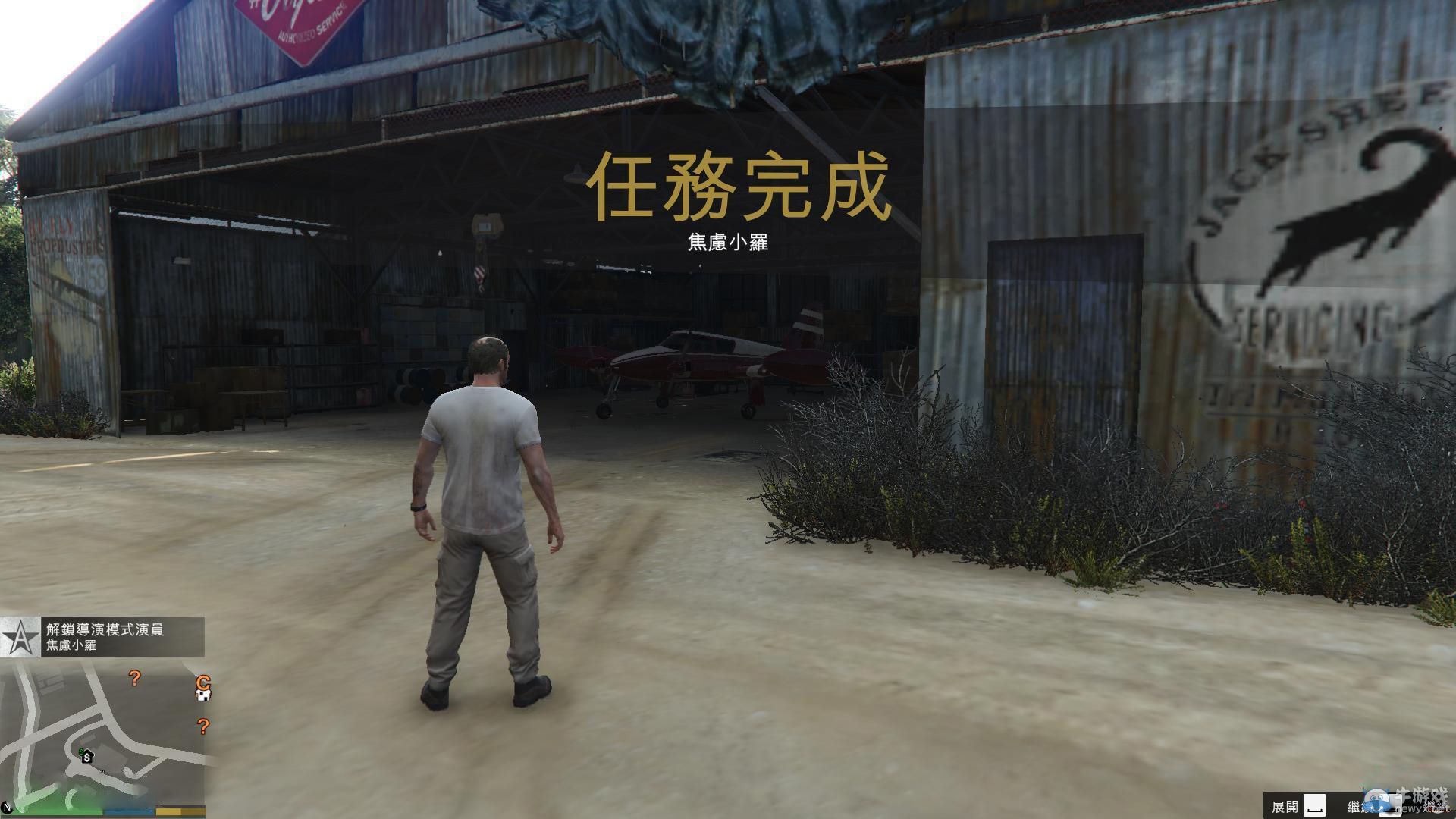Click the 解鎖導演模式演員 unlock notification text
This screenshot has width=1456, height=819.
[105, 629]
